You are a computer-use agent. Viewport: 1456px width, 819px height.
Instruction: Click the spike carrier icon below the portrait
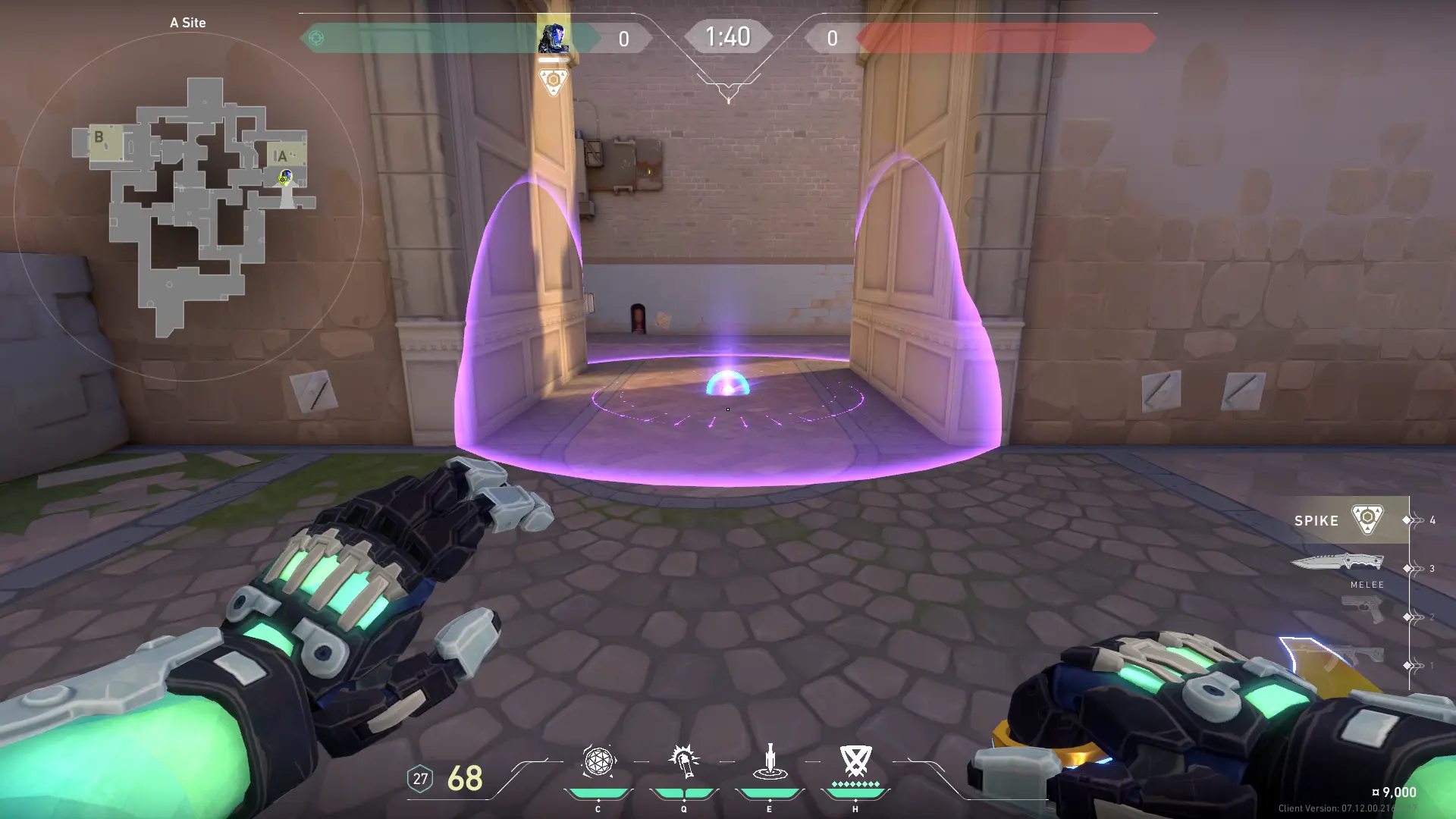(x=553, y=81)
